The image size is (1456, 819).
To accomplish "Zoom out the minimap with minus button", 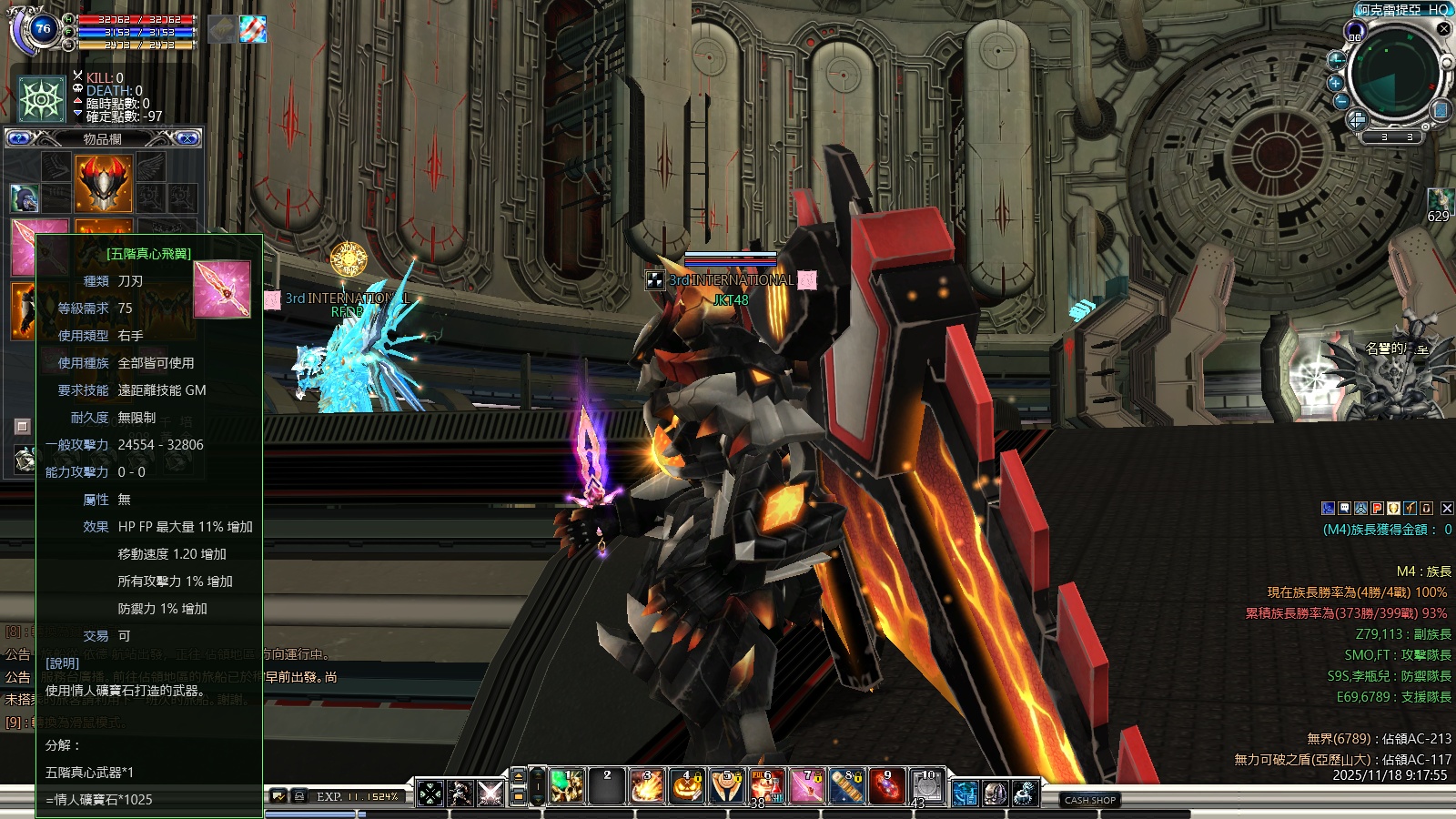I will [1341, 101].
